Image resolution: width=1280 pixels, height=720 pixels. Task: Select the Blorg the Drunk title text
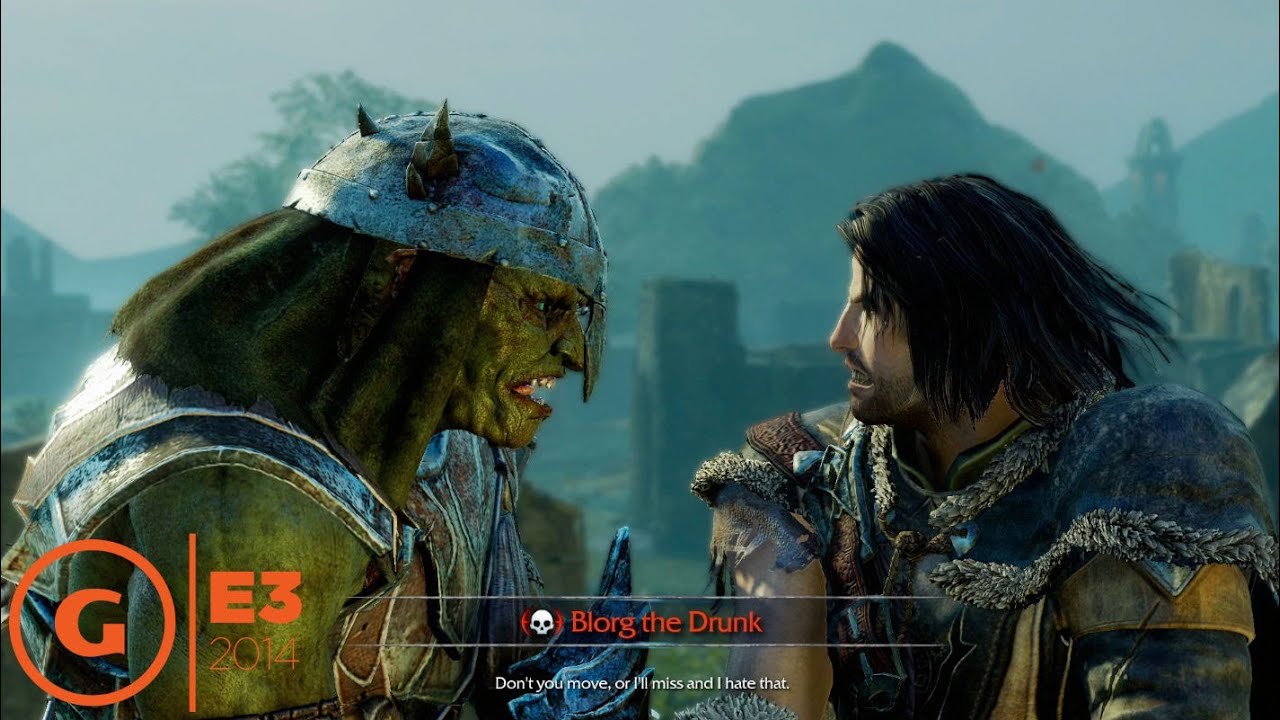click(666, 621)
